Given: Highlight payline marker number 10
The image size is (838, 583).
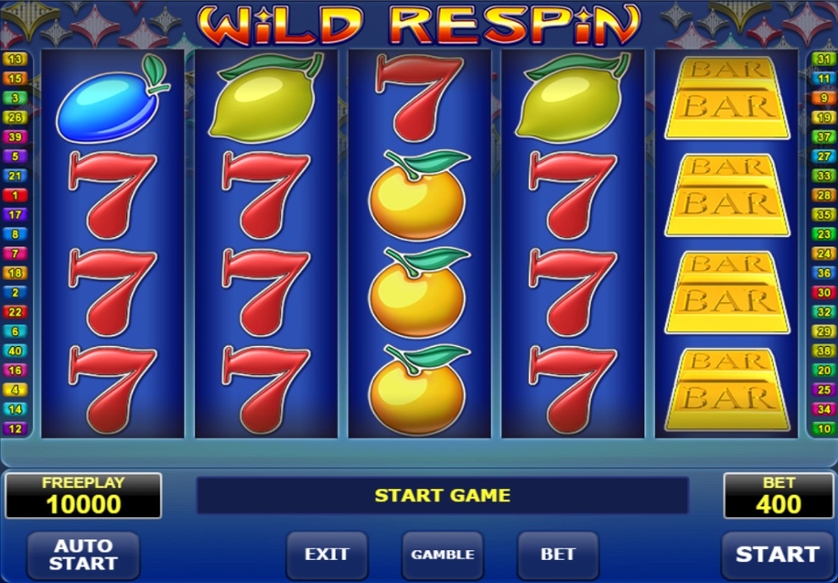Looking at the screenshot, I should pos(824,428).
